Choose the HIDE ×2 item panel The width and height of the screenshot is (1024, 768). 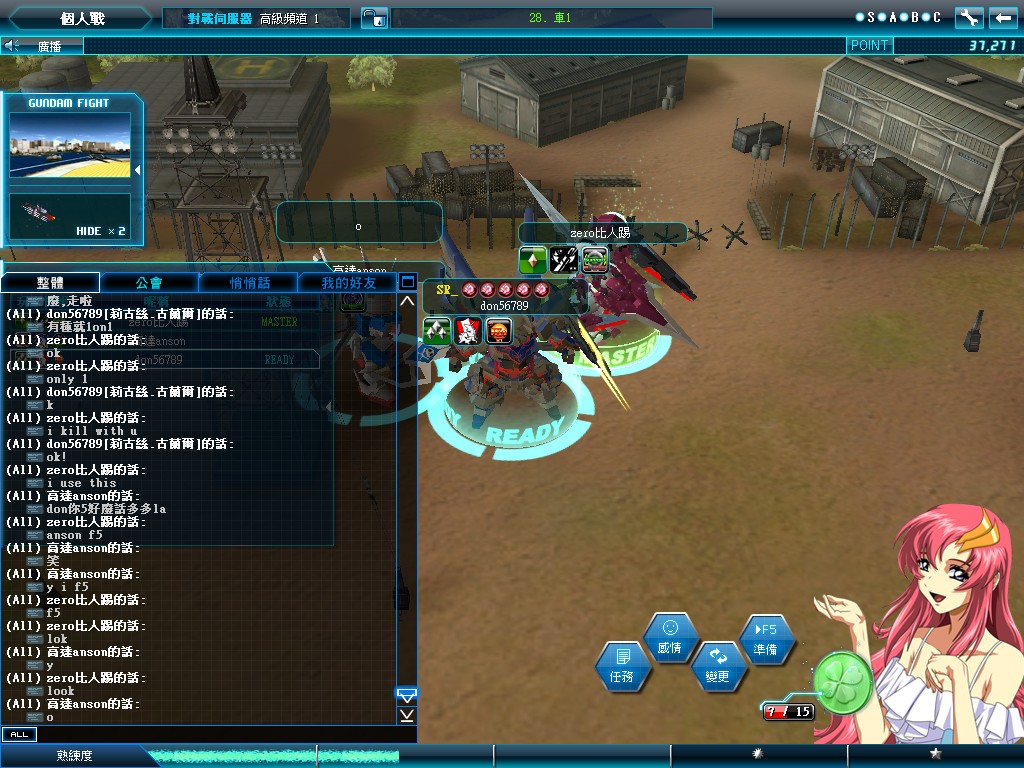(70, 217)
